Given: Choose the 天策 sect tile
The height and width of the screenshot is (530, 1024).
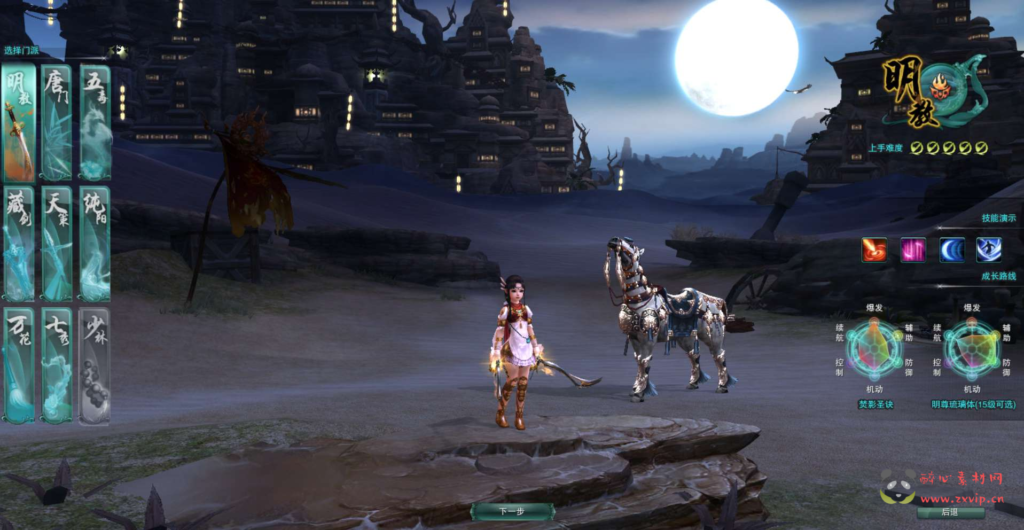Looking at the screenshot, I should tap(57, 243).
